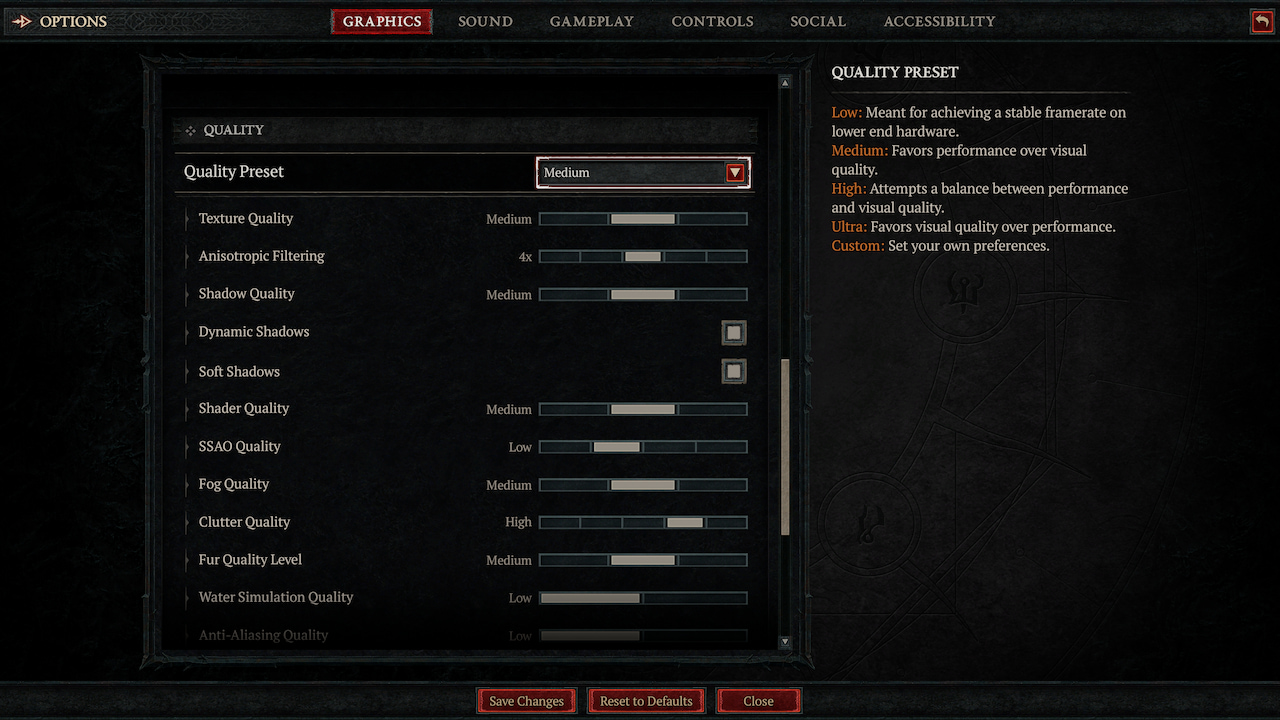The image size is (1280, 720).
Task: Enable the Dynamic Shadows checkbox
Action: pos(734,332)
